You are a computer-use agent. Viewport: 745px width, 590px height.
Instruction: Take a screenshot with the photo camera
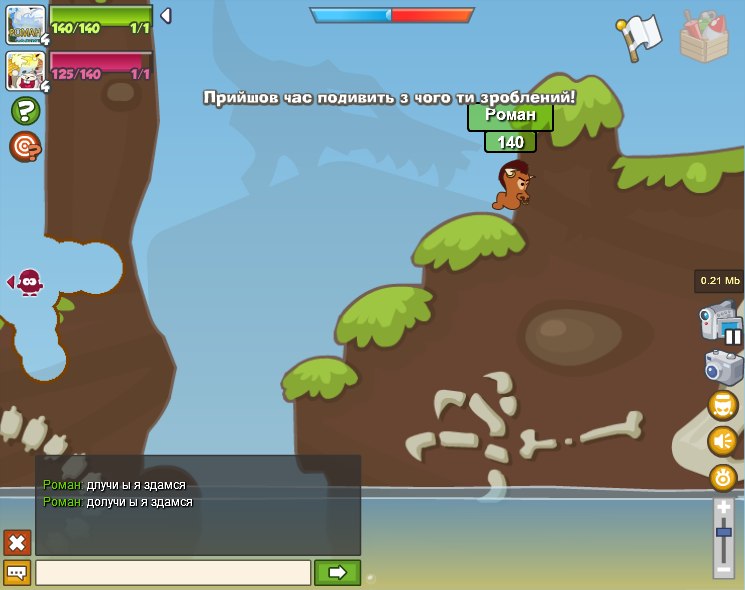coord(724,367)
